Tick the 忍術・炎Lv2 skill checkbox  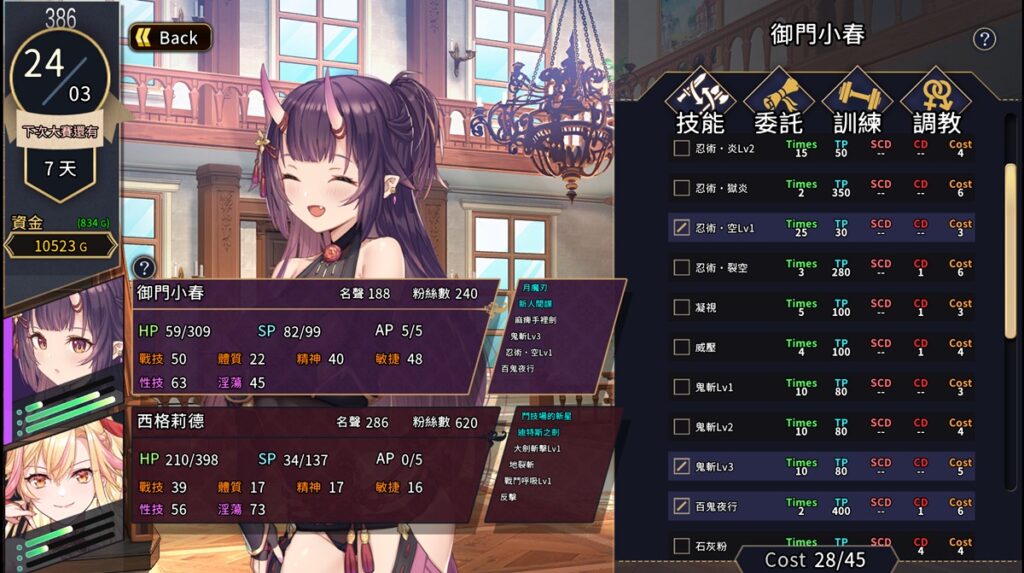682,149
